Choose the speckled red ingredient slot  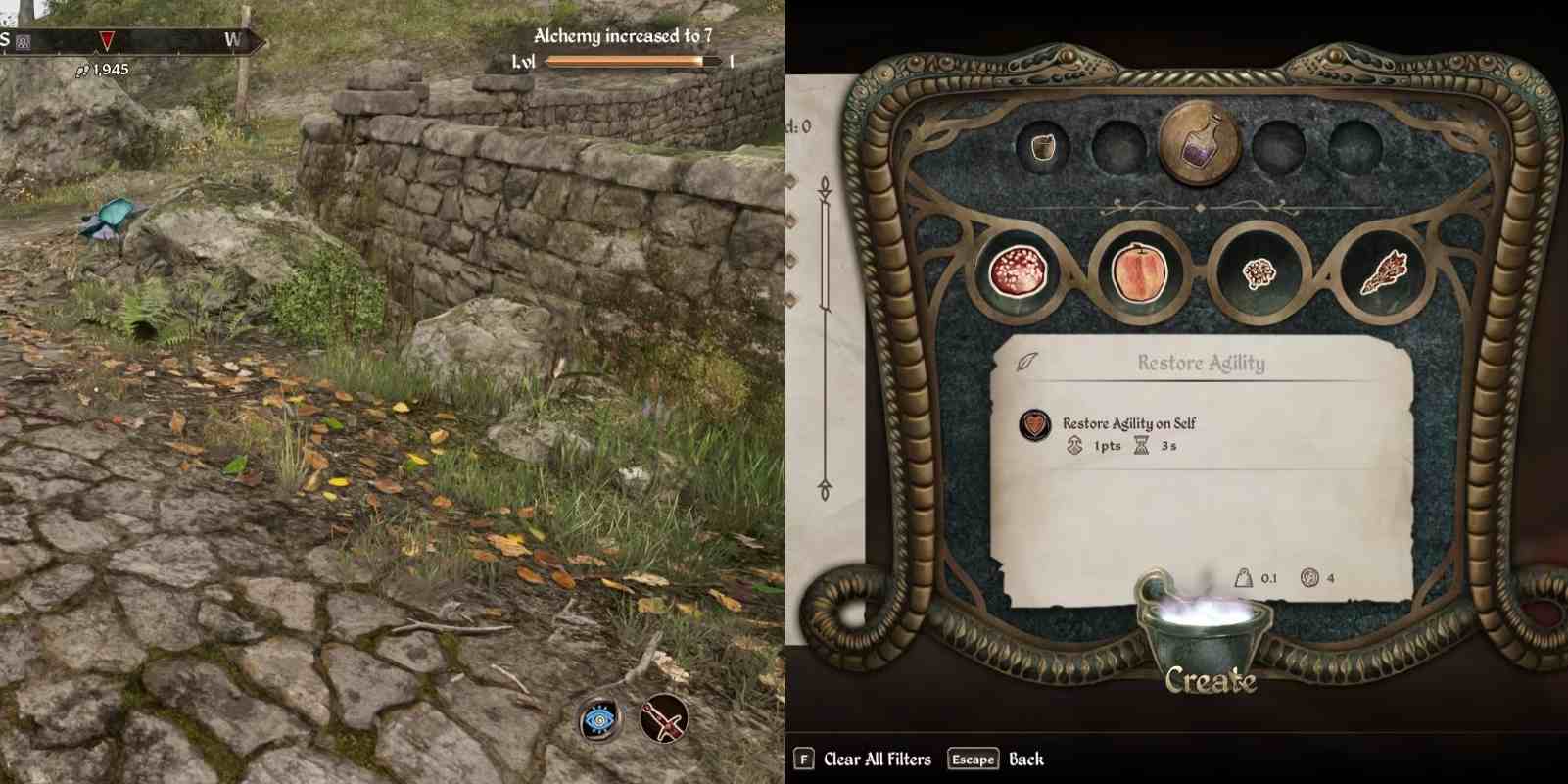click(x=1020, y=270)
